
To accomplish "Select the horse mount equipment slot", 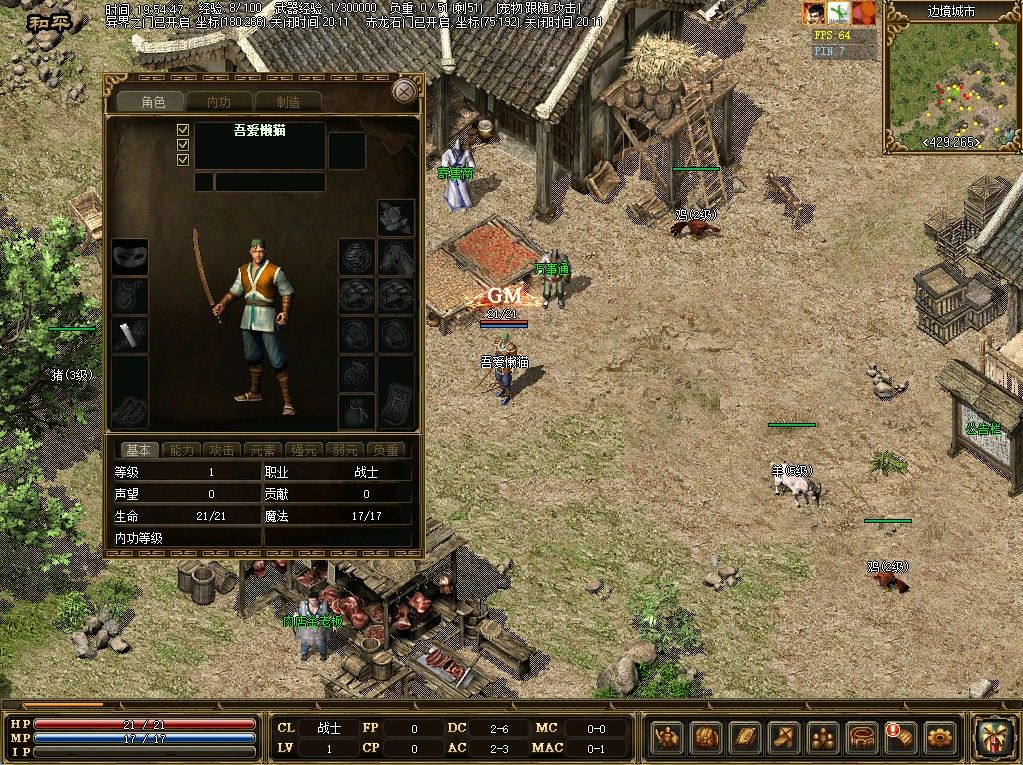I will (396, 257).
